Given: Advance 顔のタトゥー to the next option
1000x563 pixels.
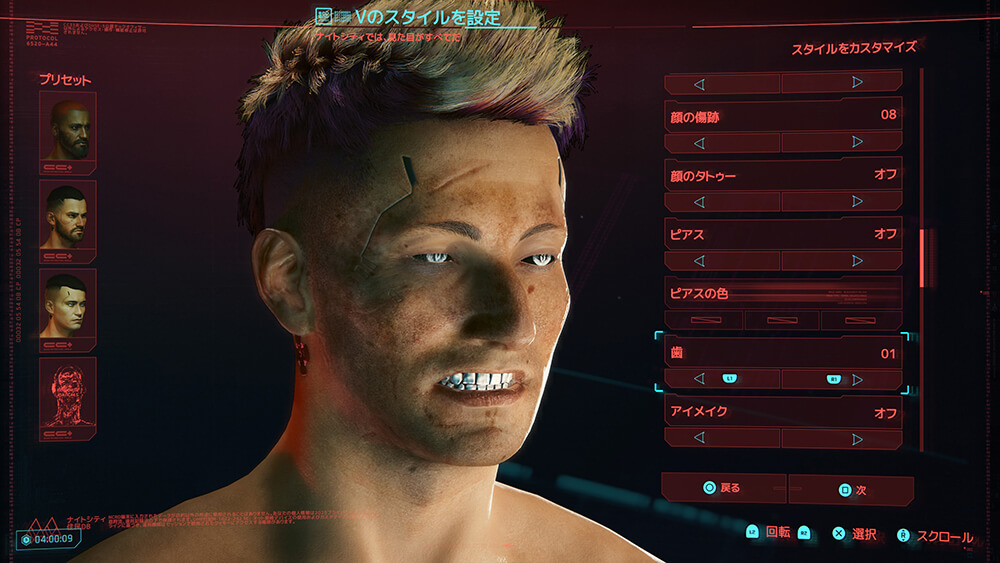Looking at the screenshot, I should [858, 201].
